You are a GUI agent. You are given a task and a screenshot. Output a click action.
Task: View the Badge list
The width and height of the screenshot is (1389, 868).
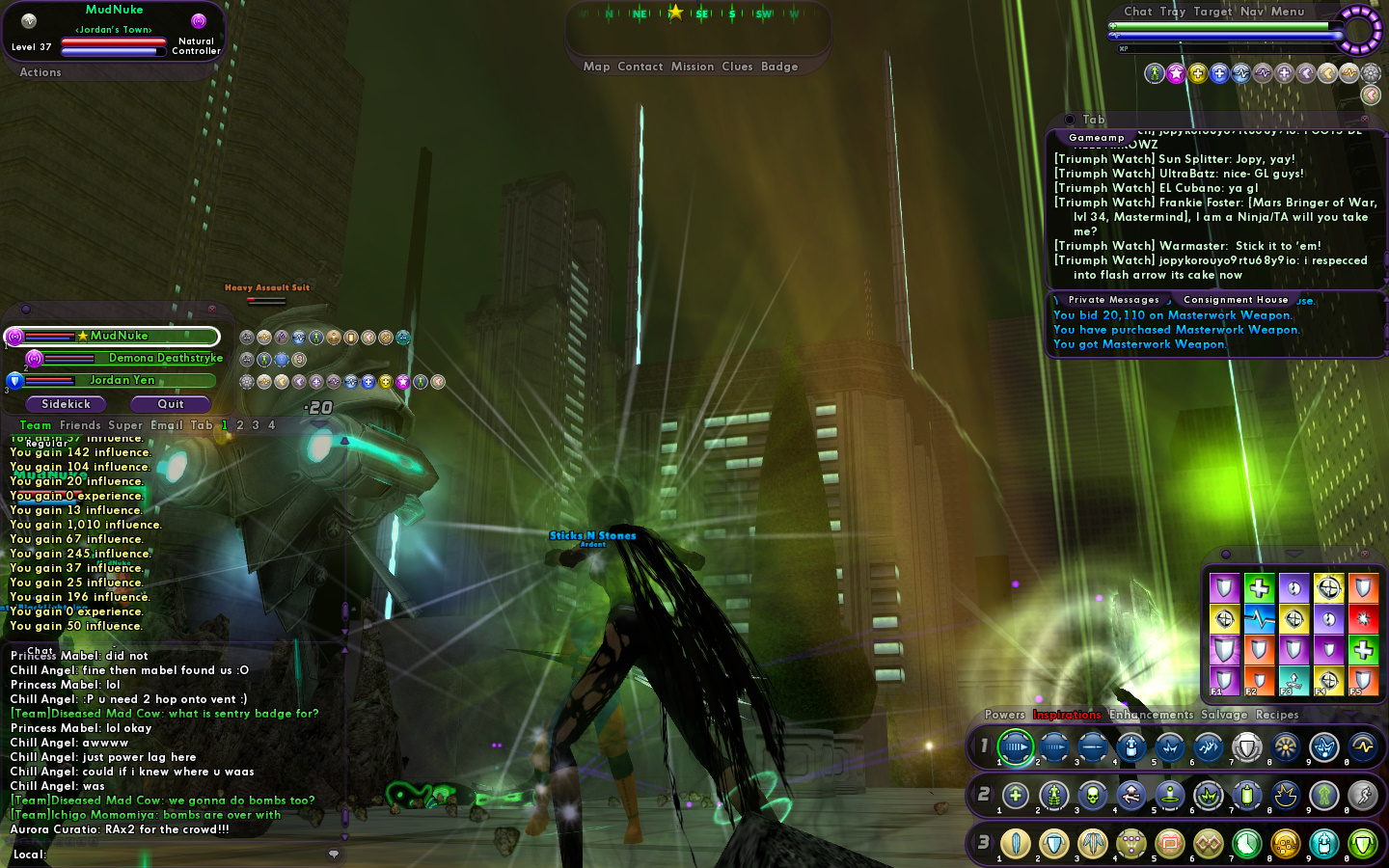[x=779, y=67]
